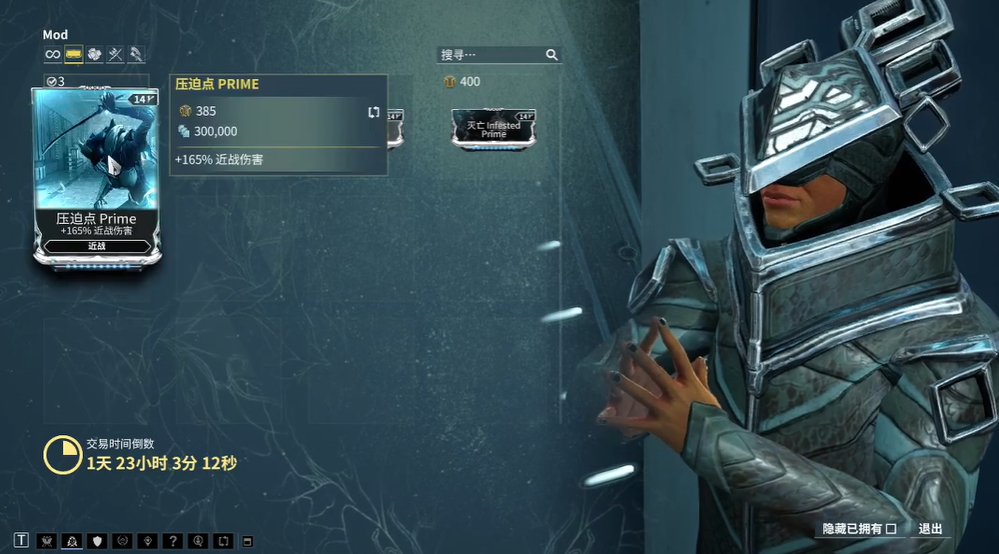The image size is (999, 554).
Task: Open the question mark help icon
Action: point(174,541)
